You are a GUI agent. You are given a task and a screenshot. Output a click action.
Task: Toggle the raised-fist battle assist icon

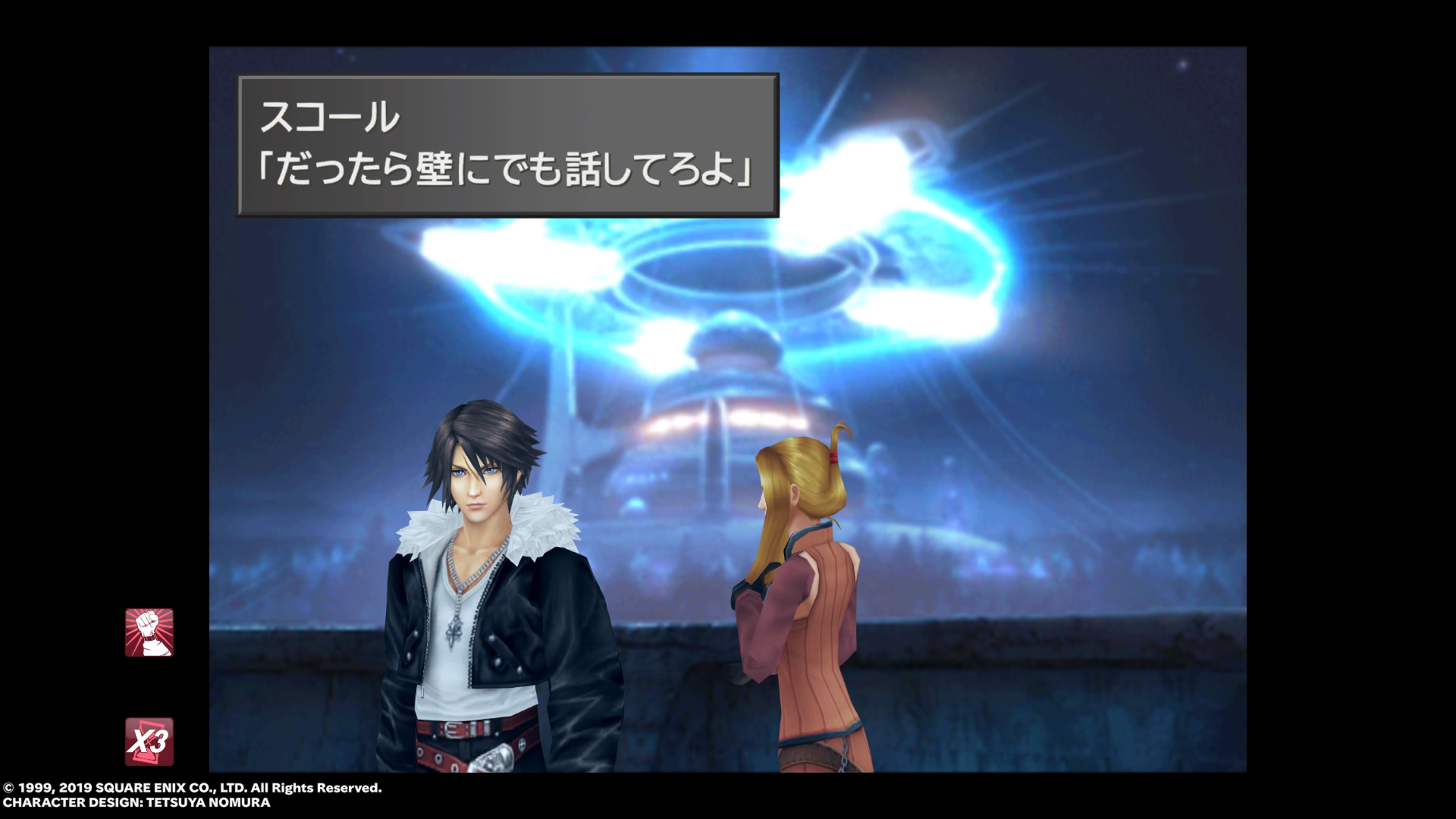[x=149, y=632]
